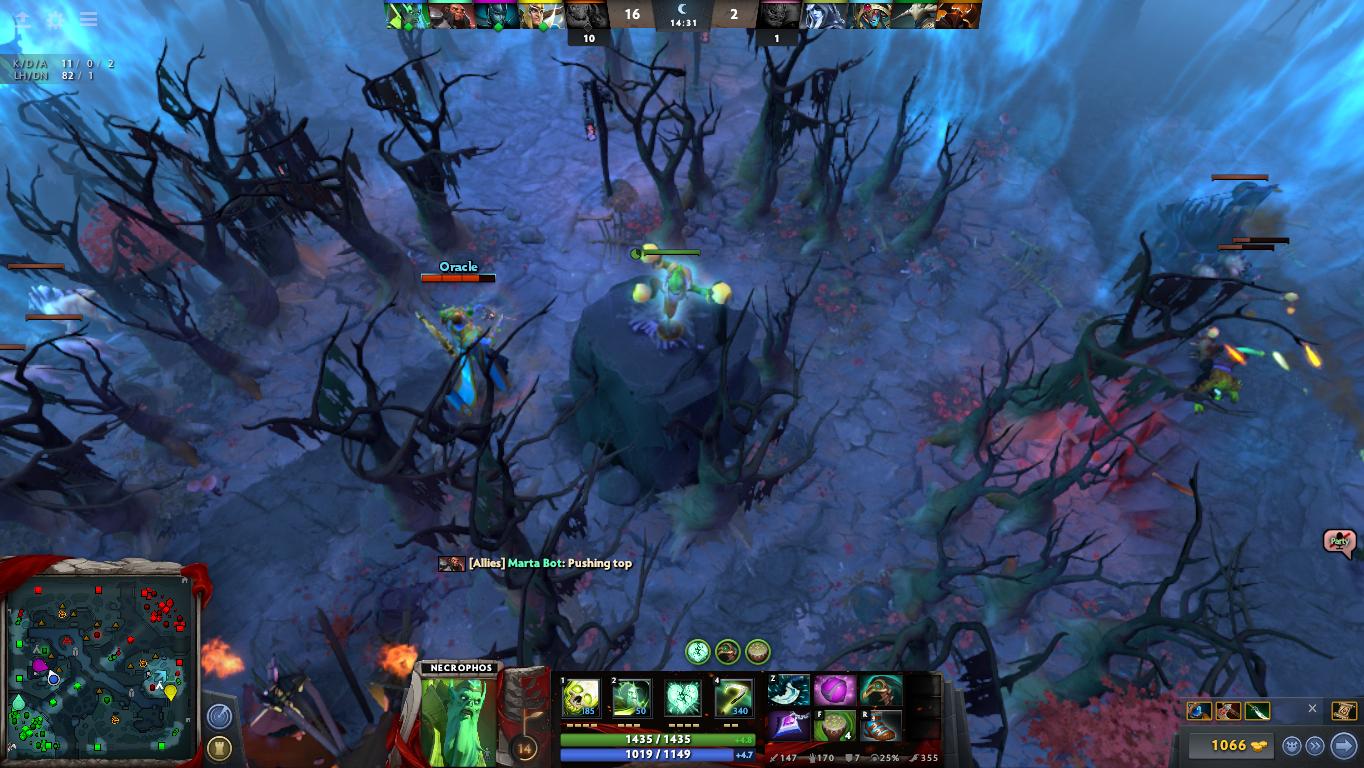Screen dimensions: 1364x768
Task: Dismiss the quick-buy items with the X
Action: (1313, 709)
